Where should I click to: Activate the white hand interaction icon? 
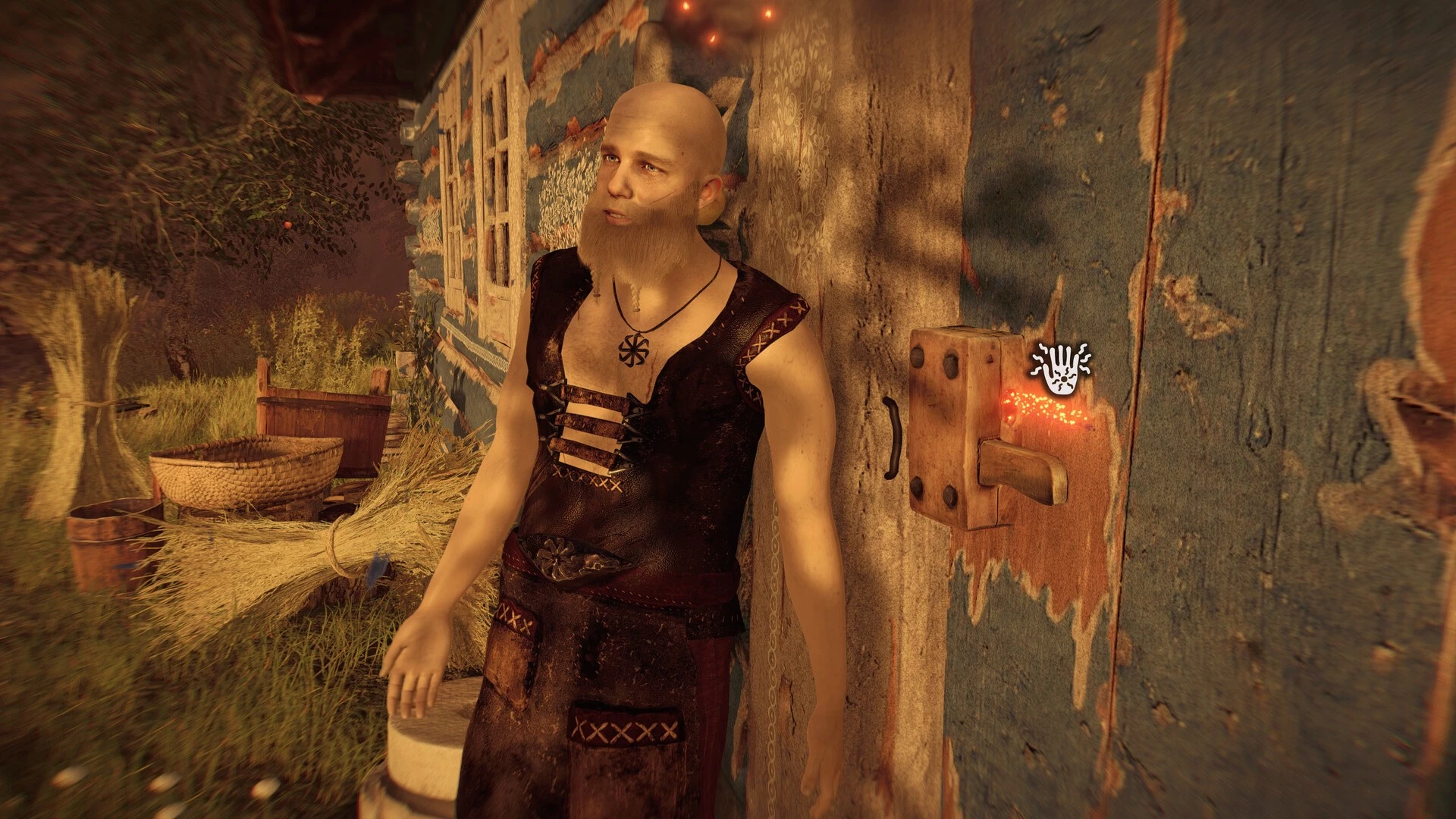(x=1060, y=371)
